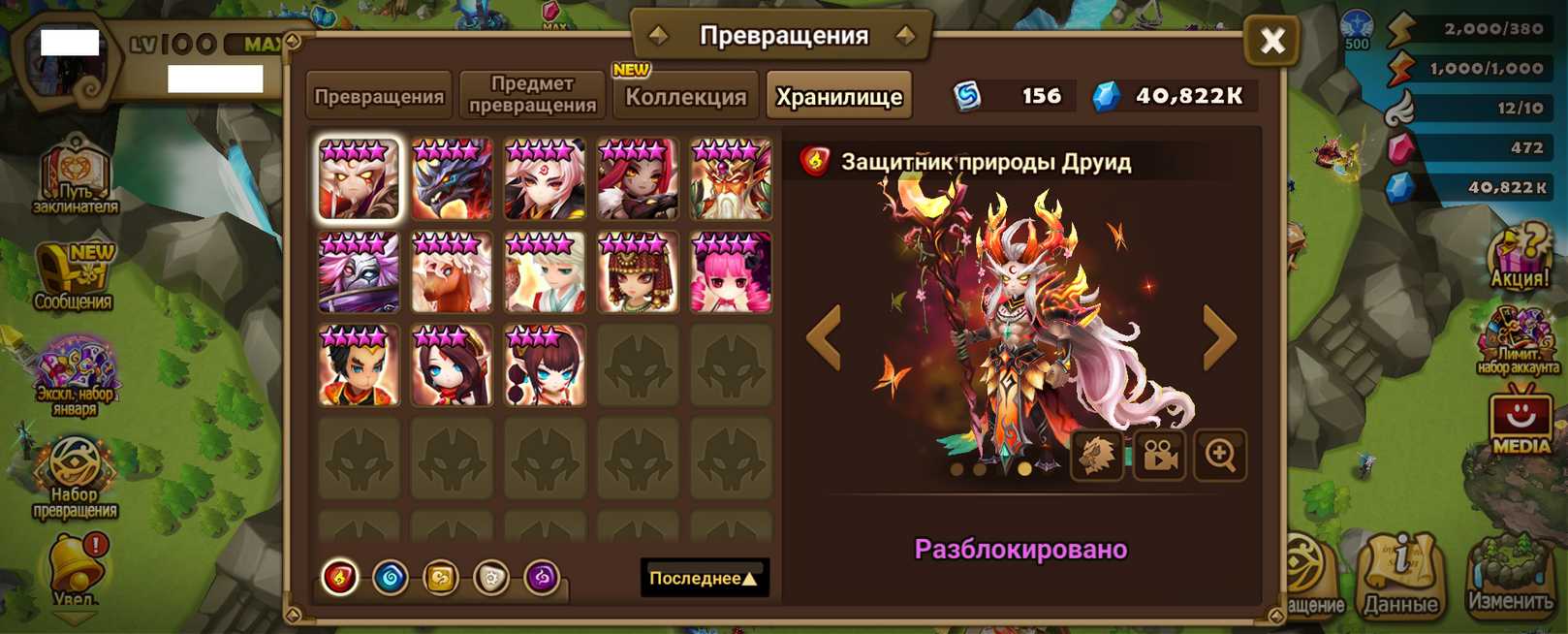This screenshot has height=634, width=1568.
Task: Show the previous transmogrification with left arrow
Action: coord(825,337)
